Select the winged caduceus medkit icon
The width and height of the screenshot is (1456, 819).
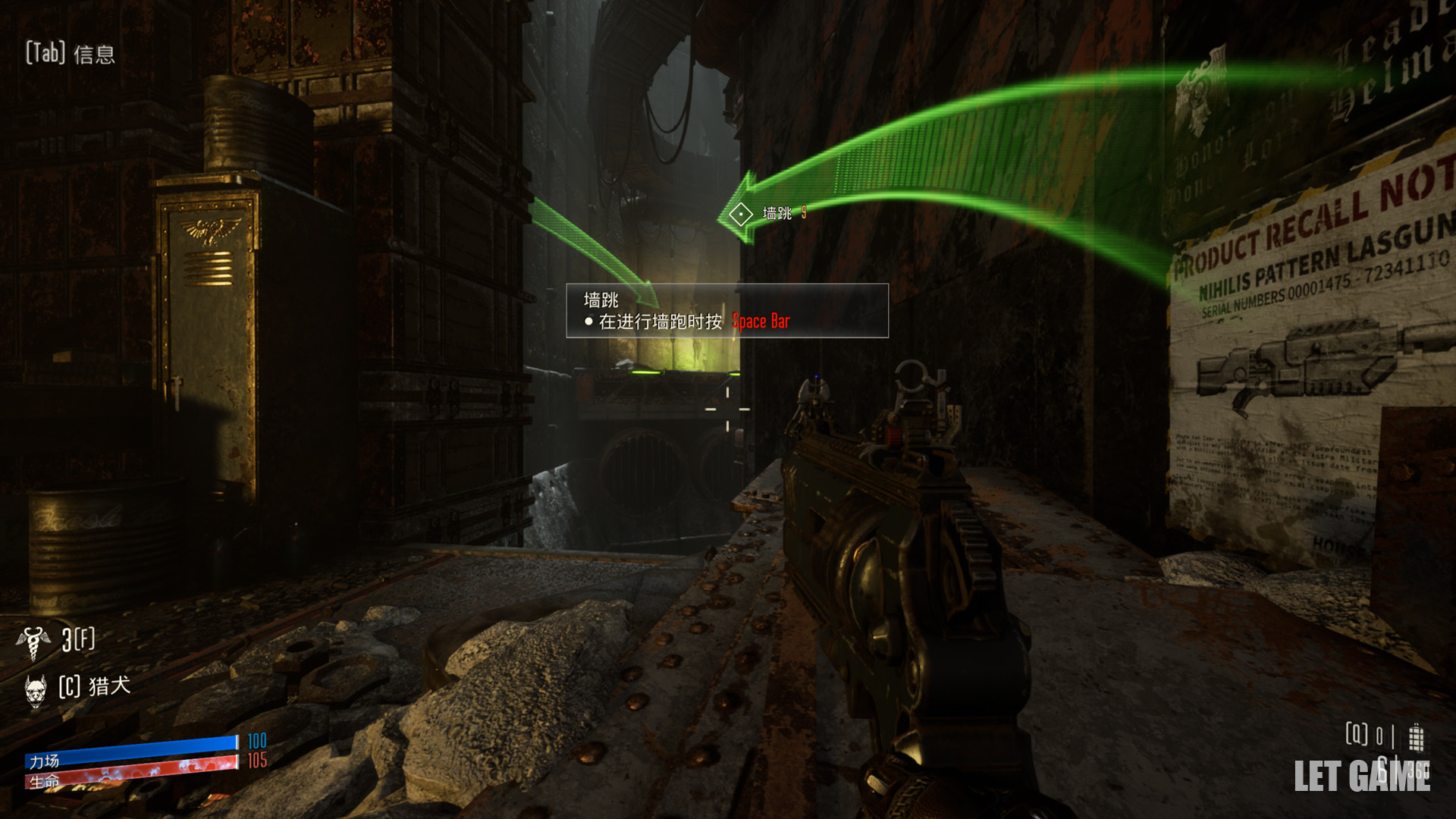tap(33, 642)
